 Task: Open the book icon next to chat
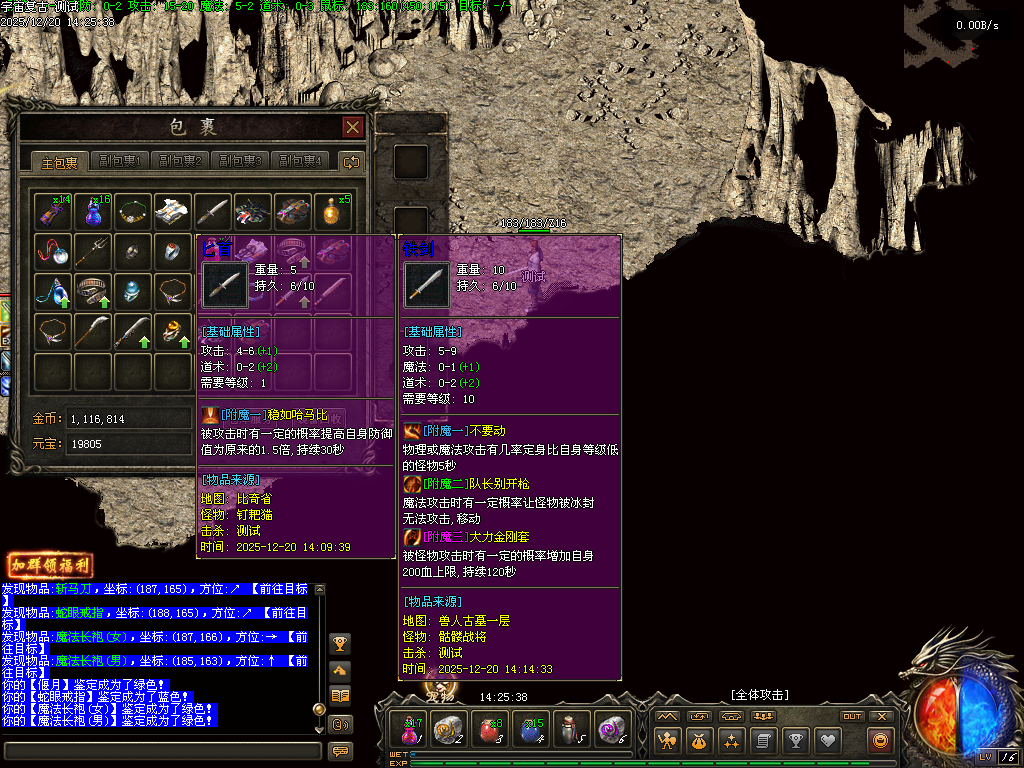click(340, 695)
